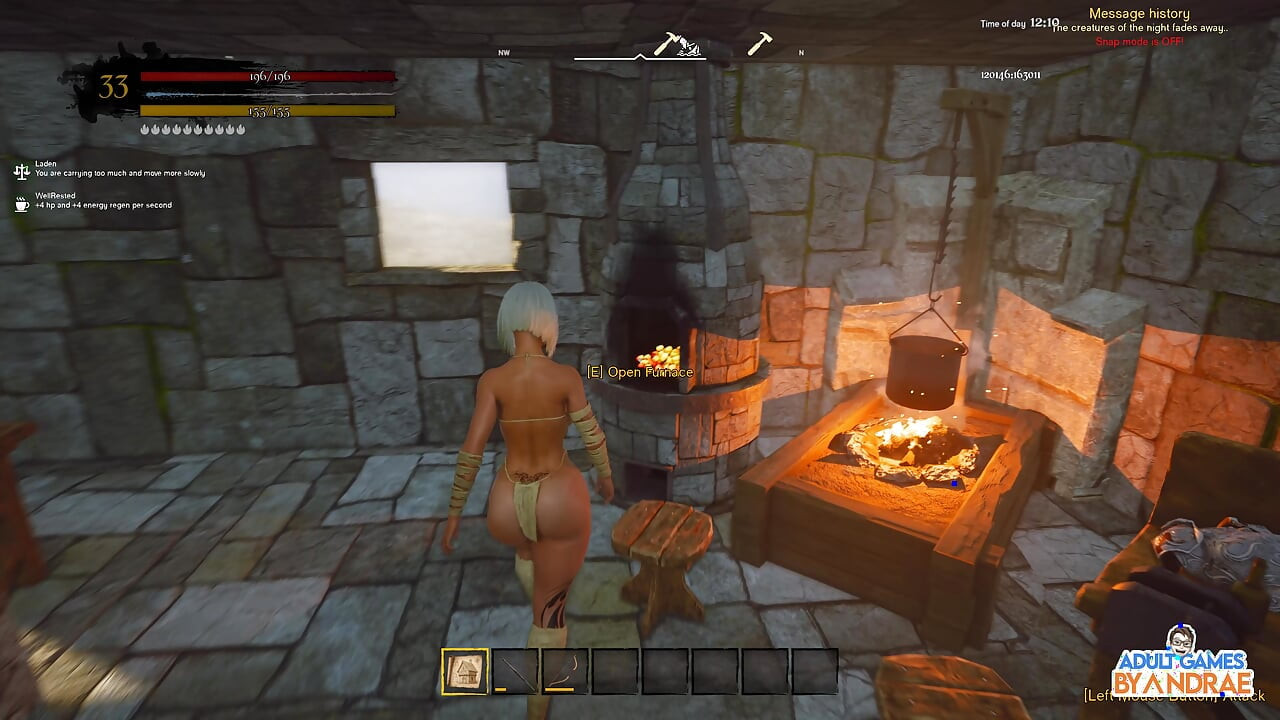This screenshot has height=720, width=1280.
Task: Select the bow hotbar slot
Action: (565, 671)
